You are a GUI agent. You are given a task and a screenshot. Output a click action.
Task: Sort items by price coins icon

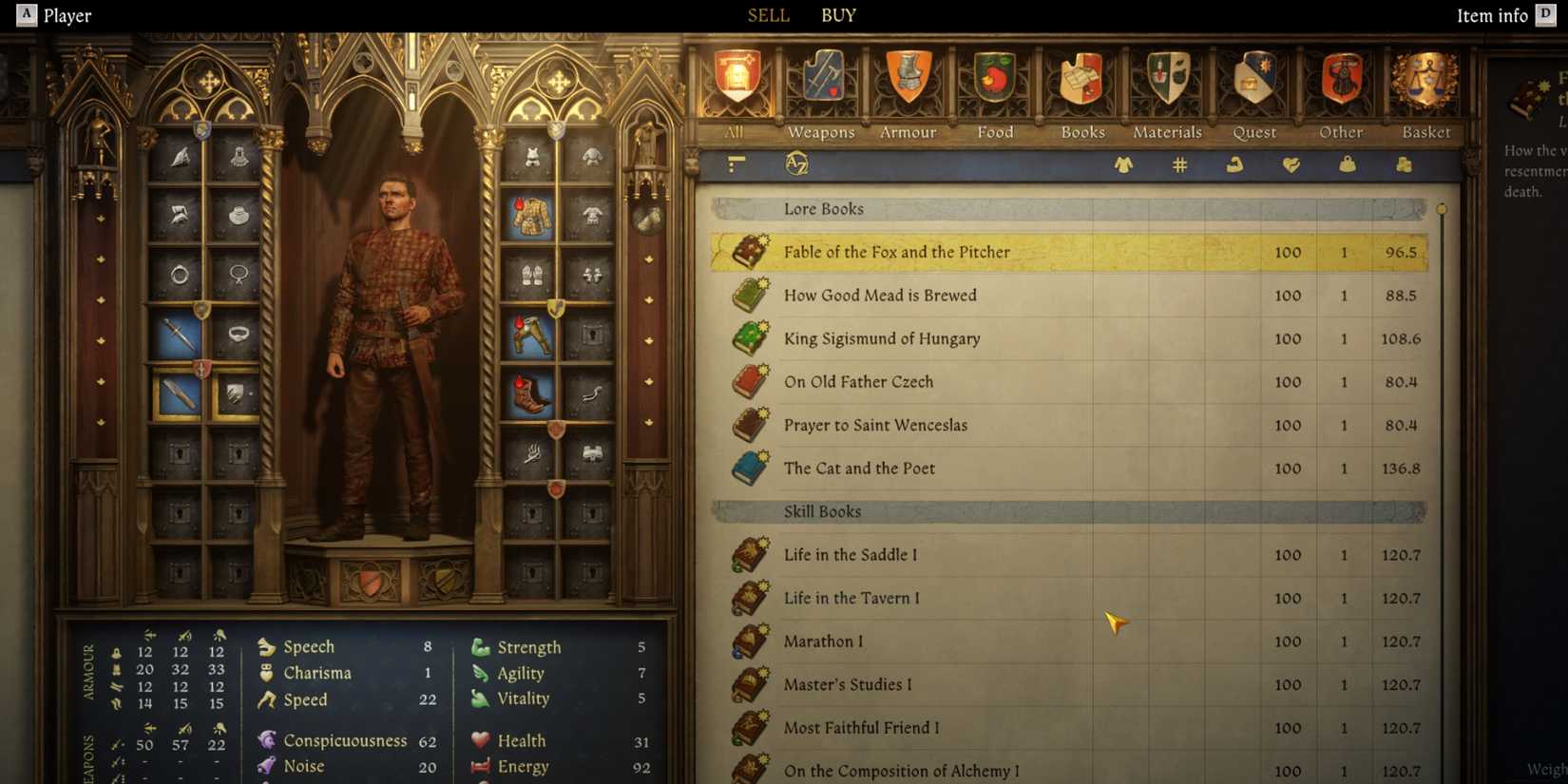click(x=1403, y=164)
